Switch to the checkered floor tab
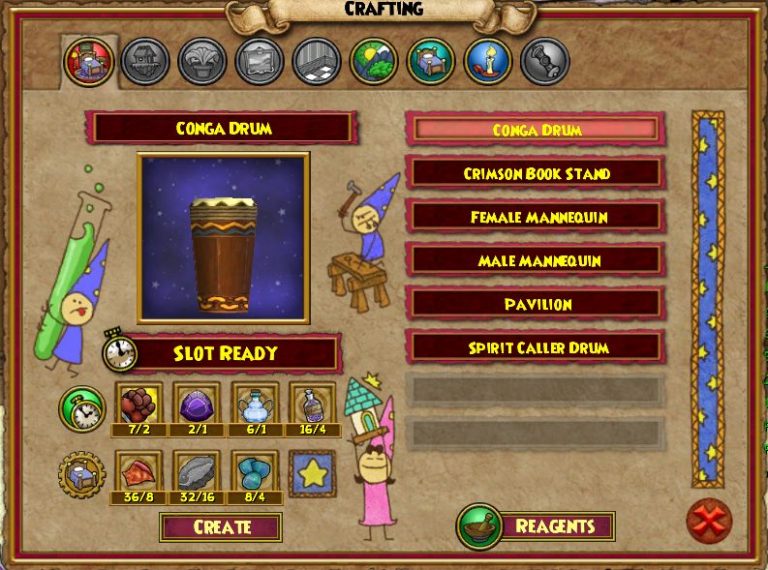 [x=316, y=61]
